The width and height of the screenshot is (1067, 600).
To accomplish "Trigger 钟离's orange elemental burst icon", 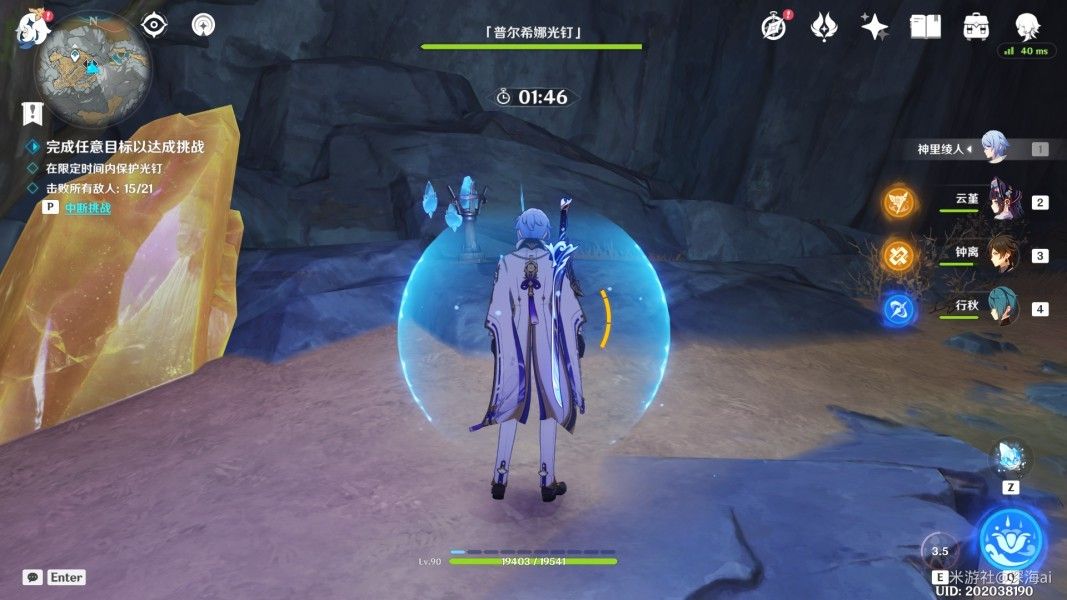I will (898, 255).
